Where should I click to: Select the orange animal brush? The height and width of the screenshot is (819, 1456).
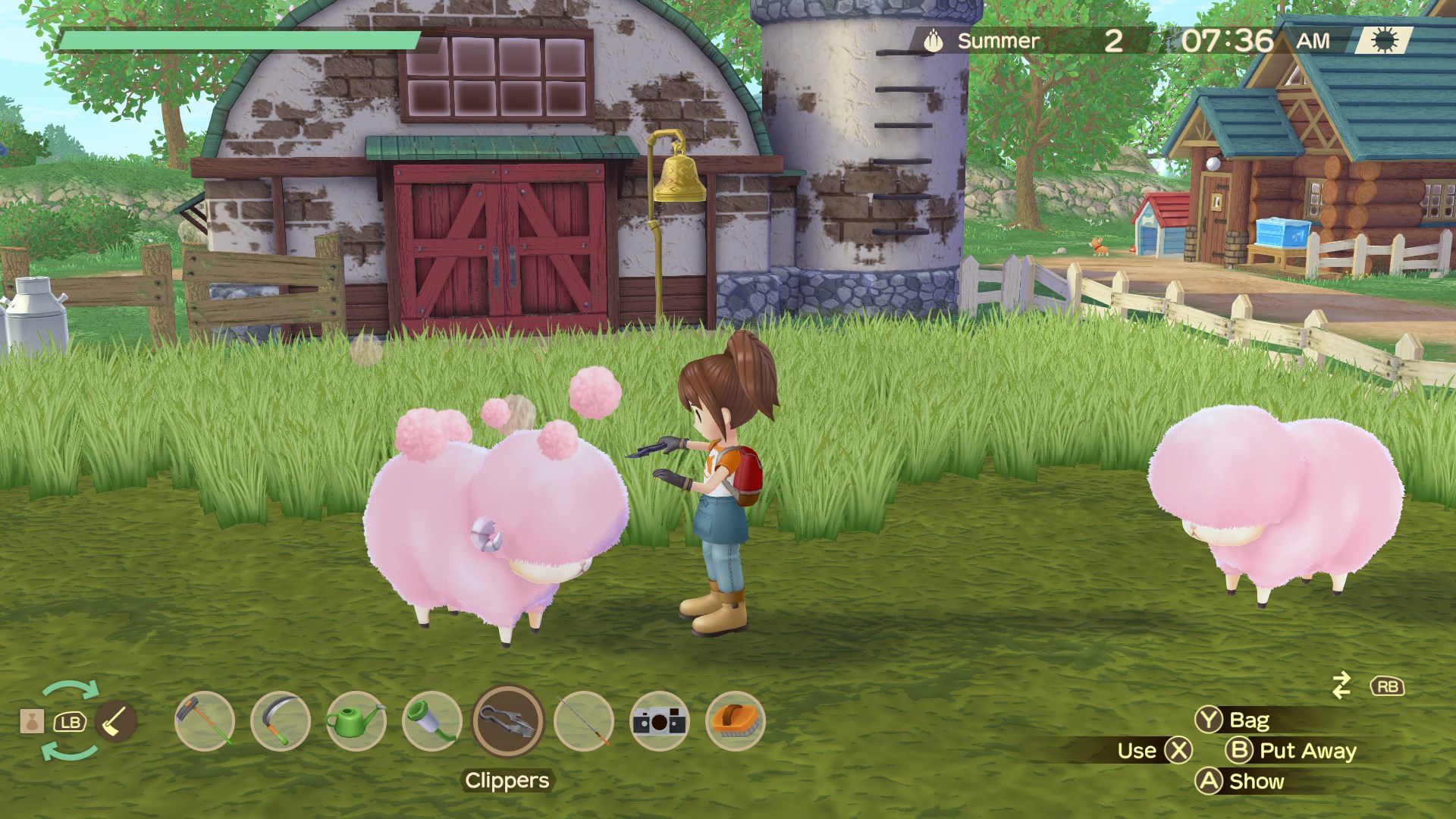point(735,721)
